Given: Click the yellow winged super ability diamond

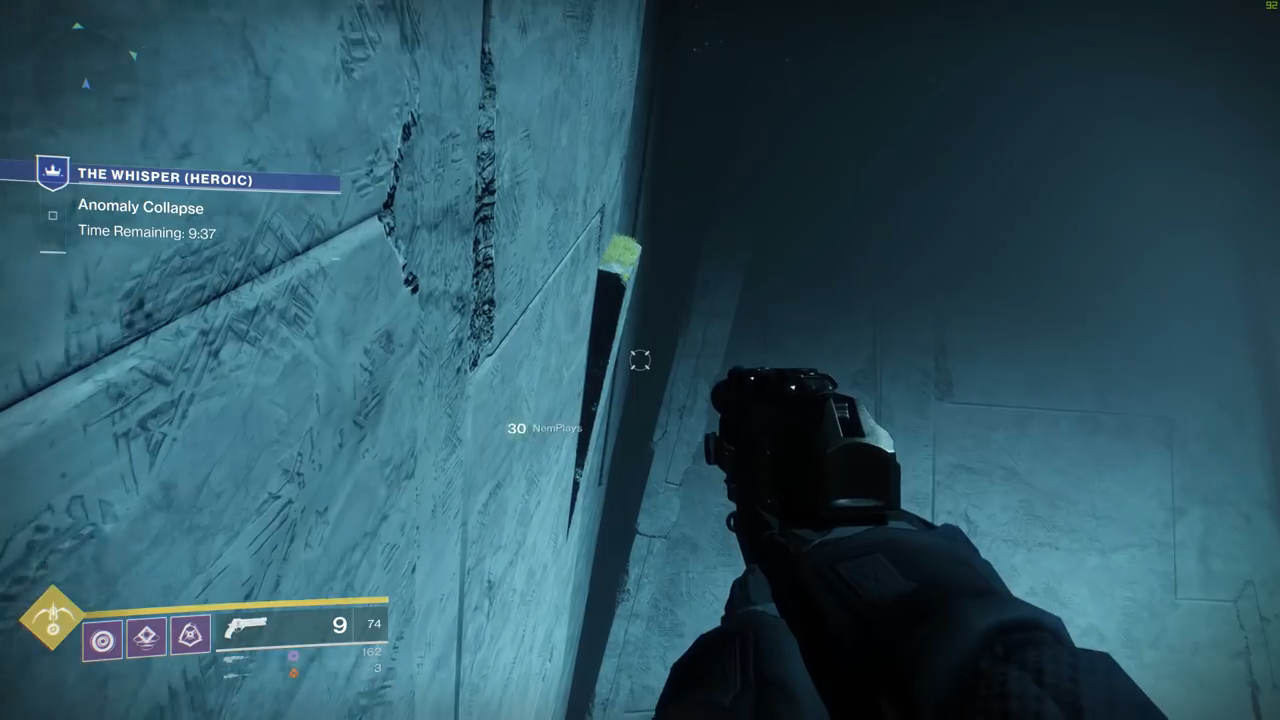Looking at the screenshot, I should (52, 618).
